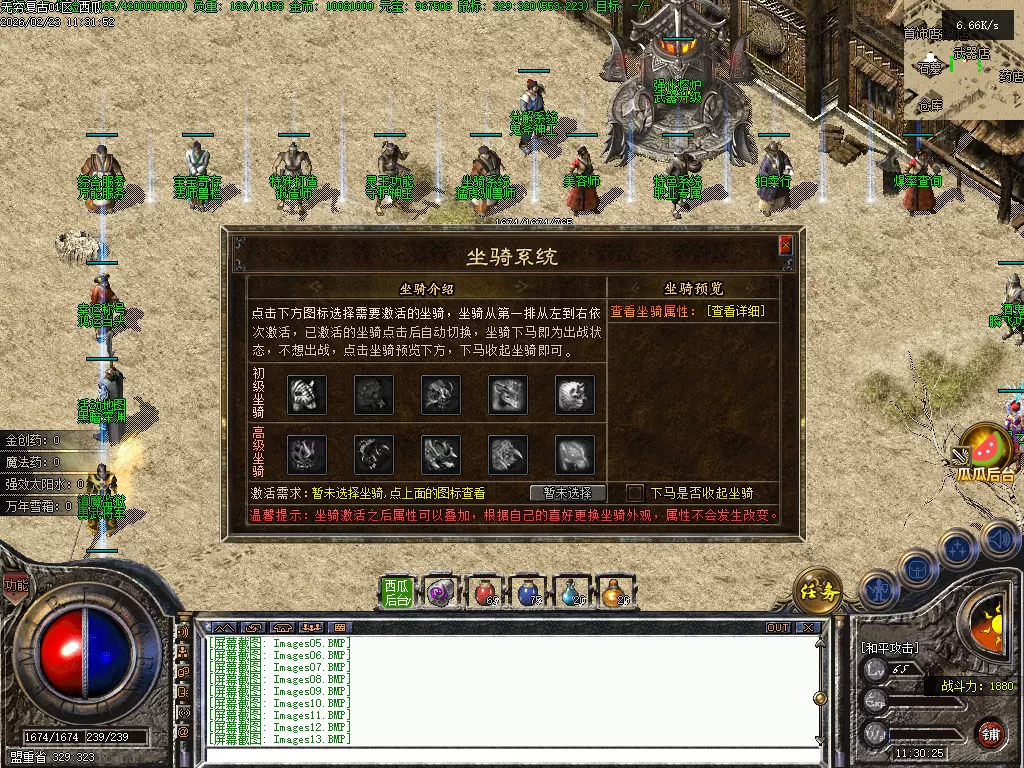Use the red health potion slot
This screenshot has width=1024, height=768.
485,593
